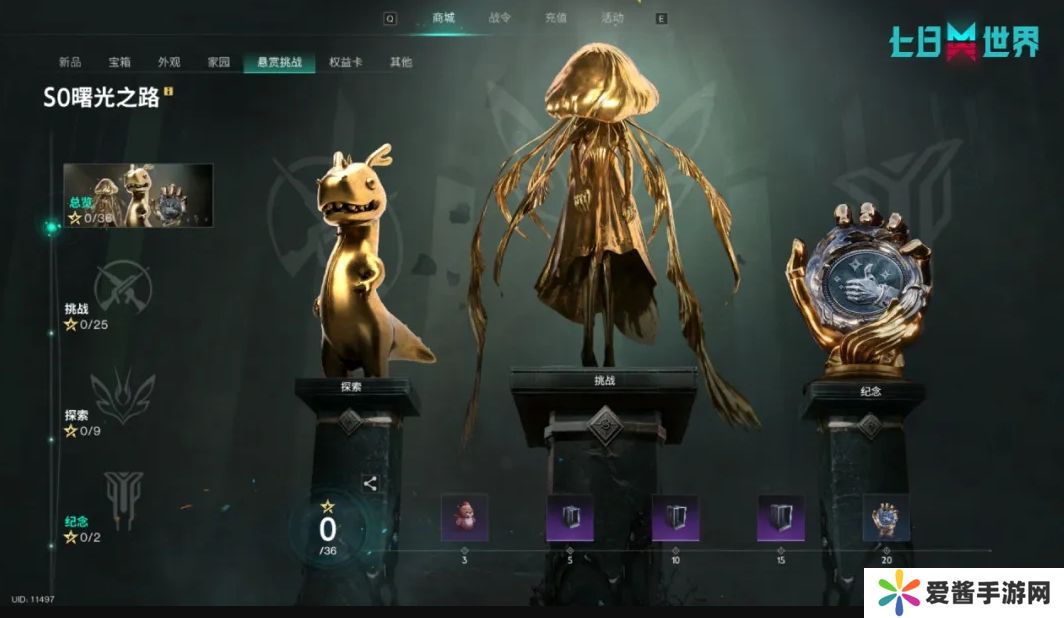Viewport: 1064px width, 618px height.
Task: Switch to the 战令 battle pass tab
Action: (x=499, y=18)
